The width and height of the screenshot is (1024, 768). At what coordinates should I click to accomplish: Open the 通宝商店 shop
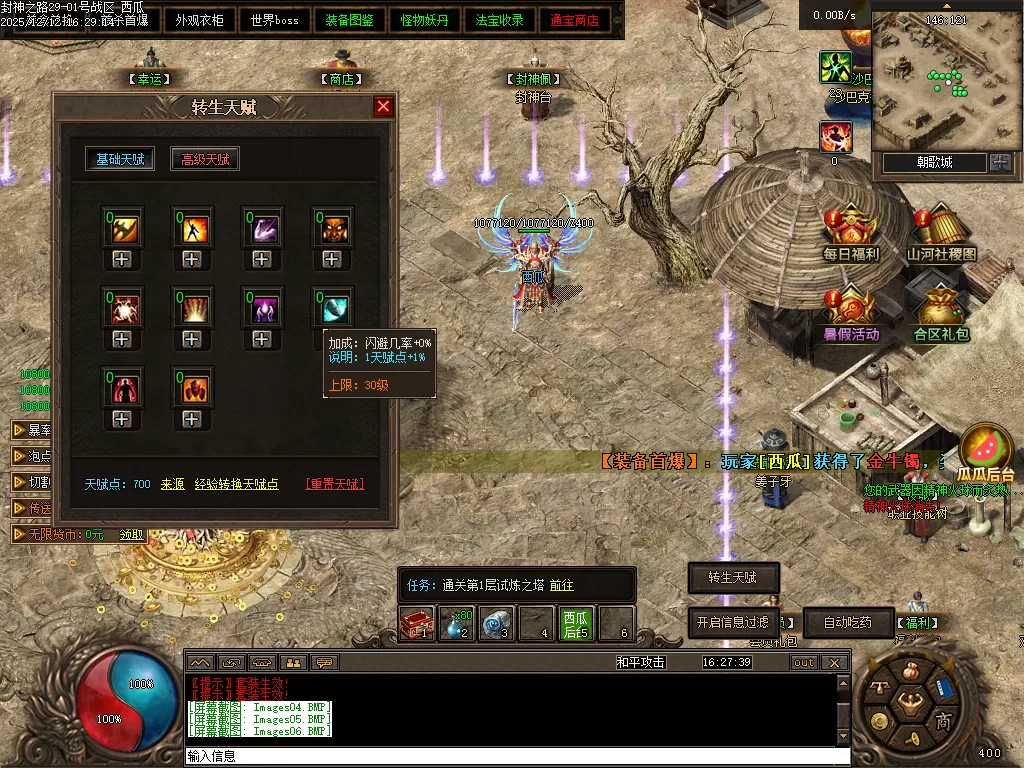[575, 20]
